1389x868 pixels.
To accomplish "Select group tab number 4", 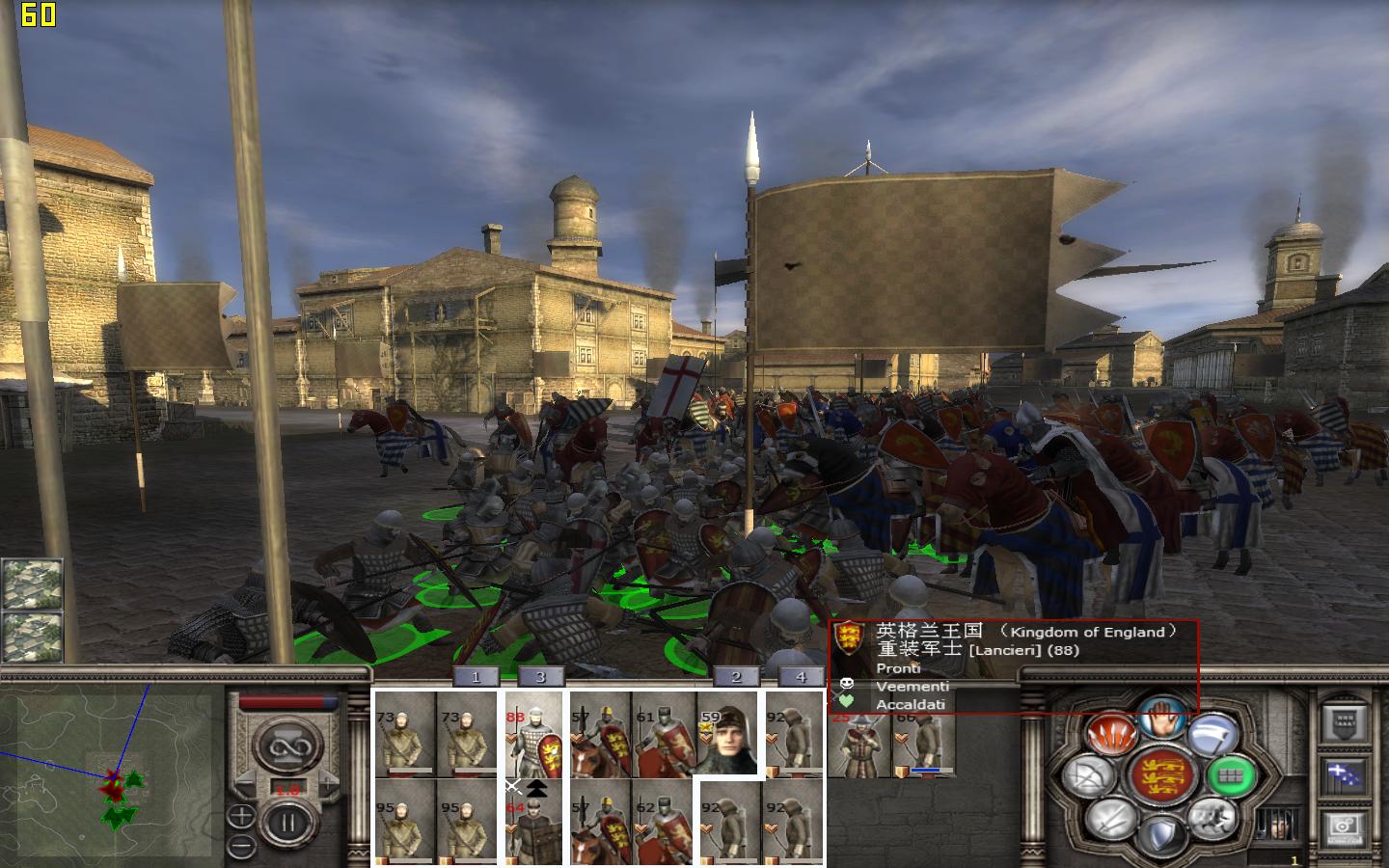I will click(x=800, y=677).
